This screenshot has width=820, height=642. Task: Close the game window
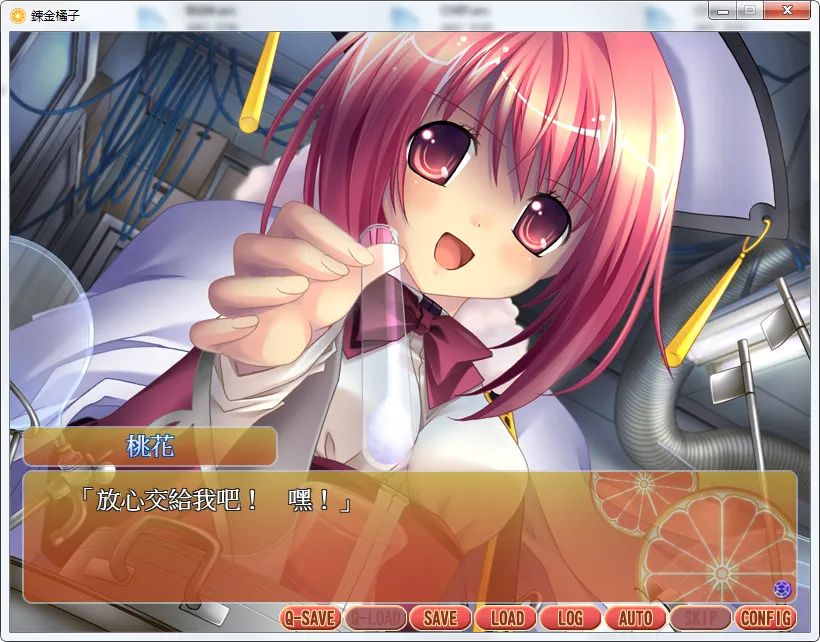(x=787, y=10)
